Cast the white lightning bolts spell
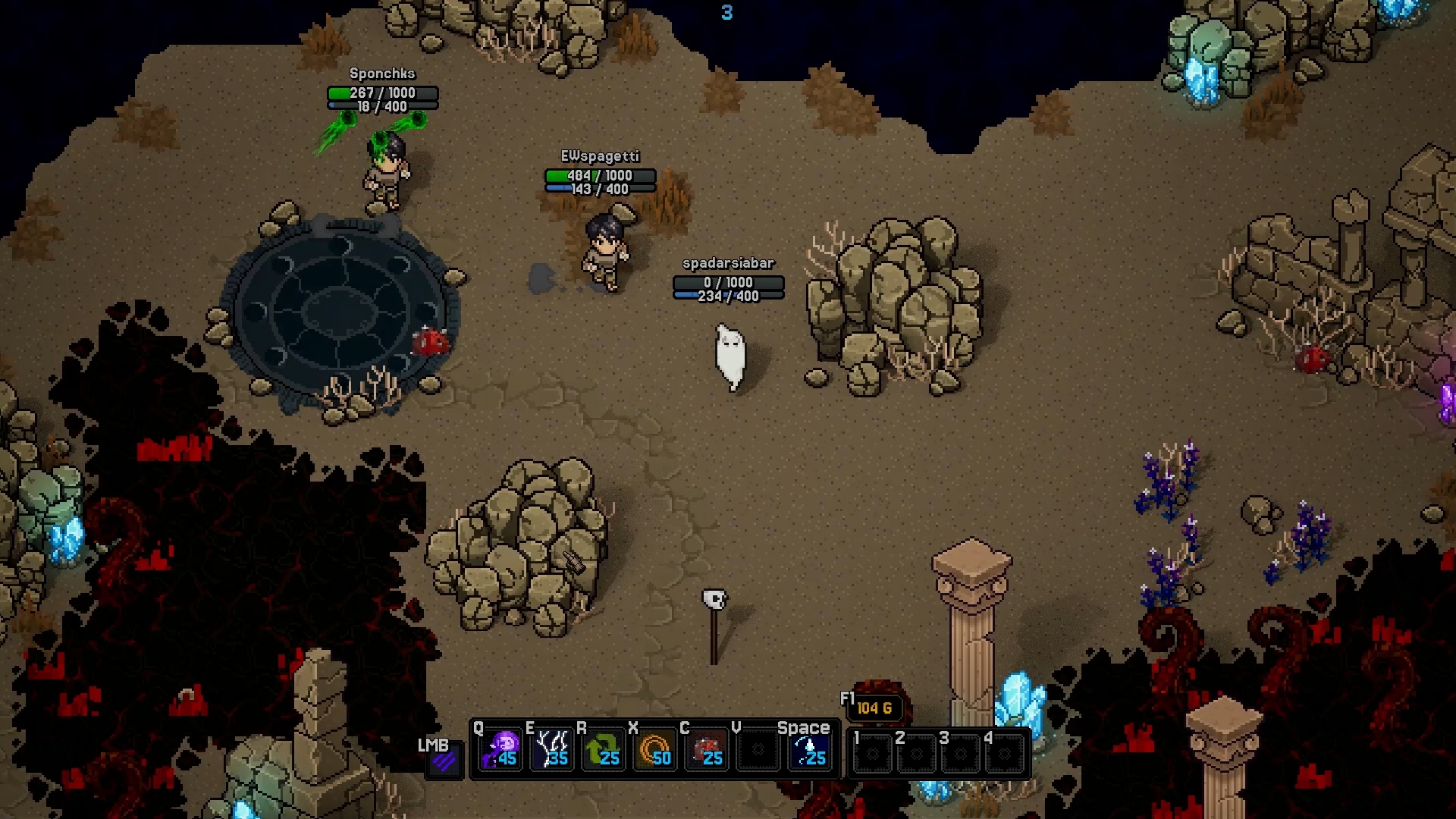The image size is (1456, 819). tap(552, 749)
